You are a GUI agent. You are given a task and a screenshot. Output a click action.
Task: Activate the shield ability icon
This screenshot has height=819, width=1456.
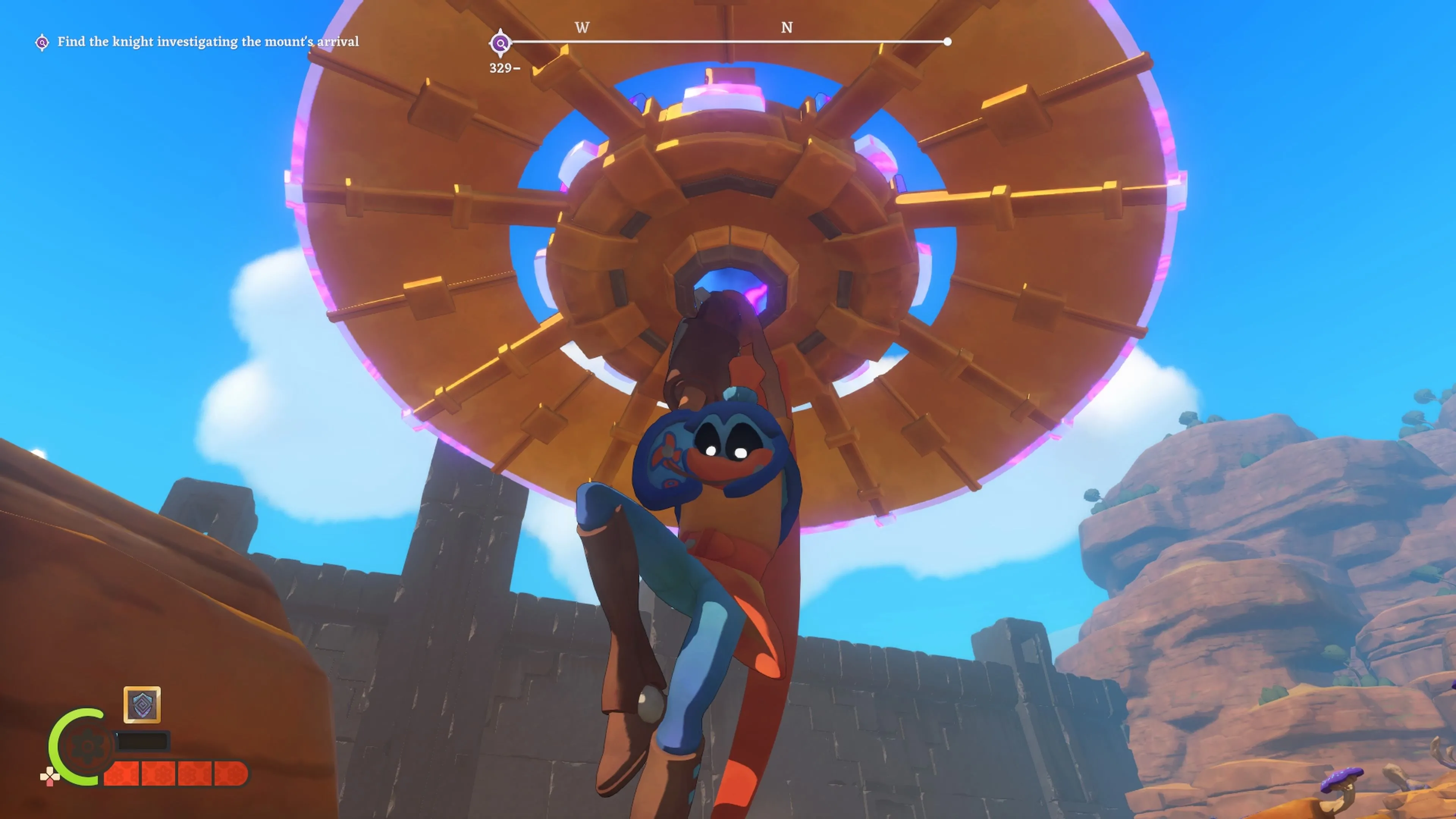(x=142, y=704)
